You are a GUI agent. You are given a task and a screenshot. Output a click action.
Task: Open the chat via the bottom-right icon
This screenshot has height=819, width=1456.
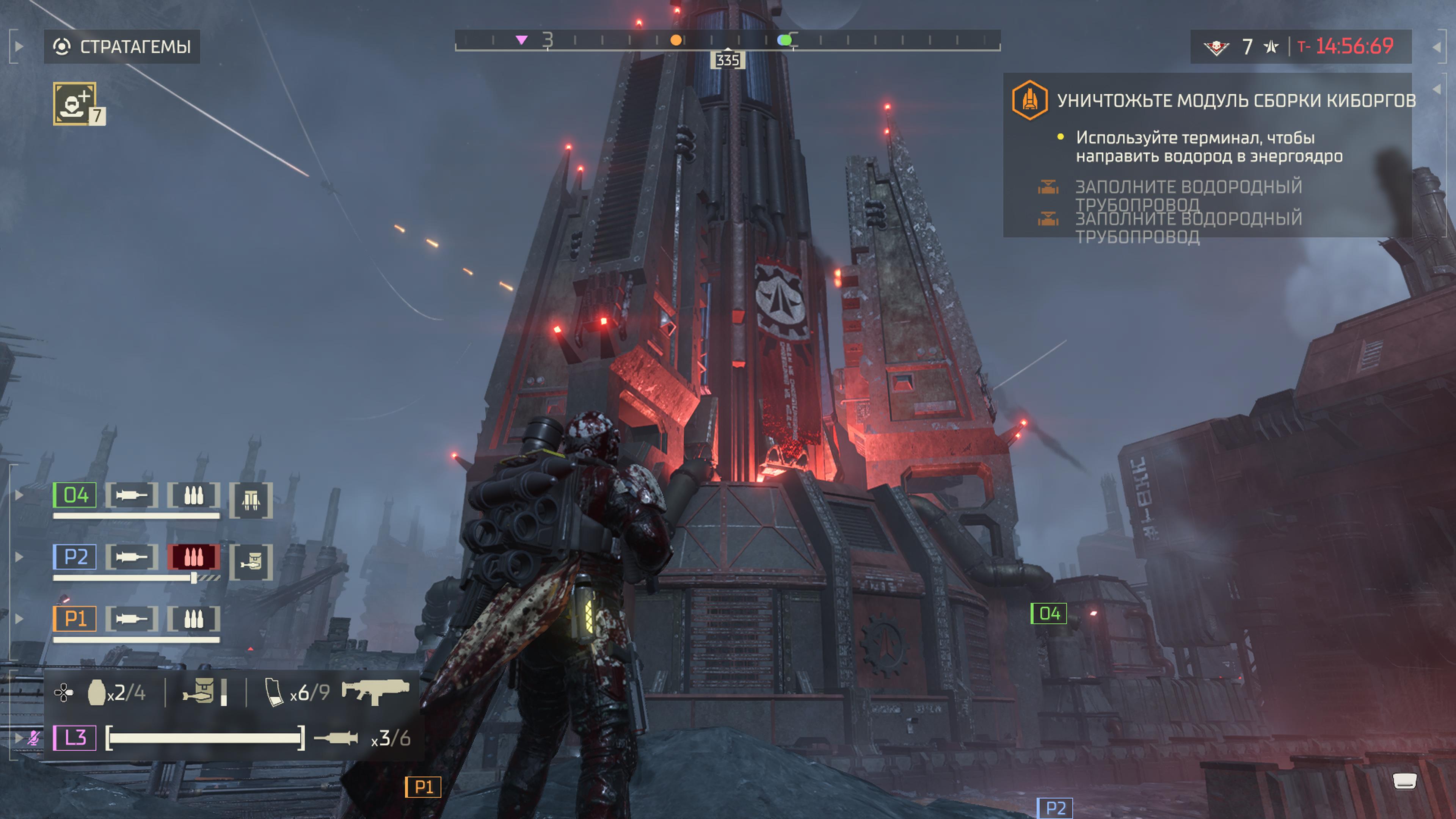coord(1404,782)
